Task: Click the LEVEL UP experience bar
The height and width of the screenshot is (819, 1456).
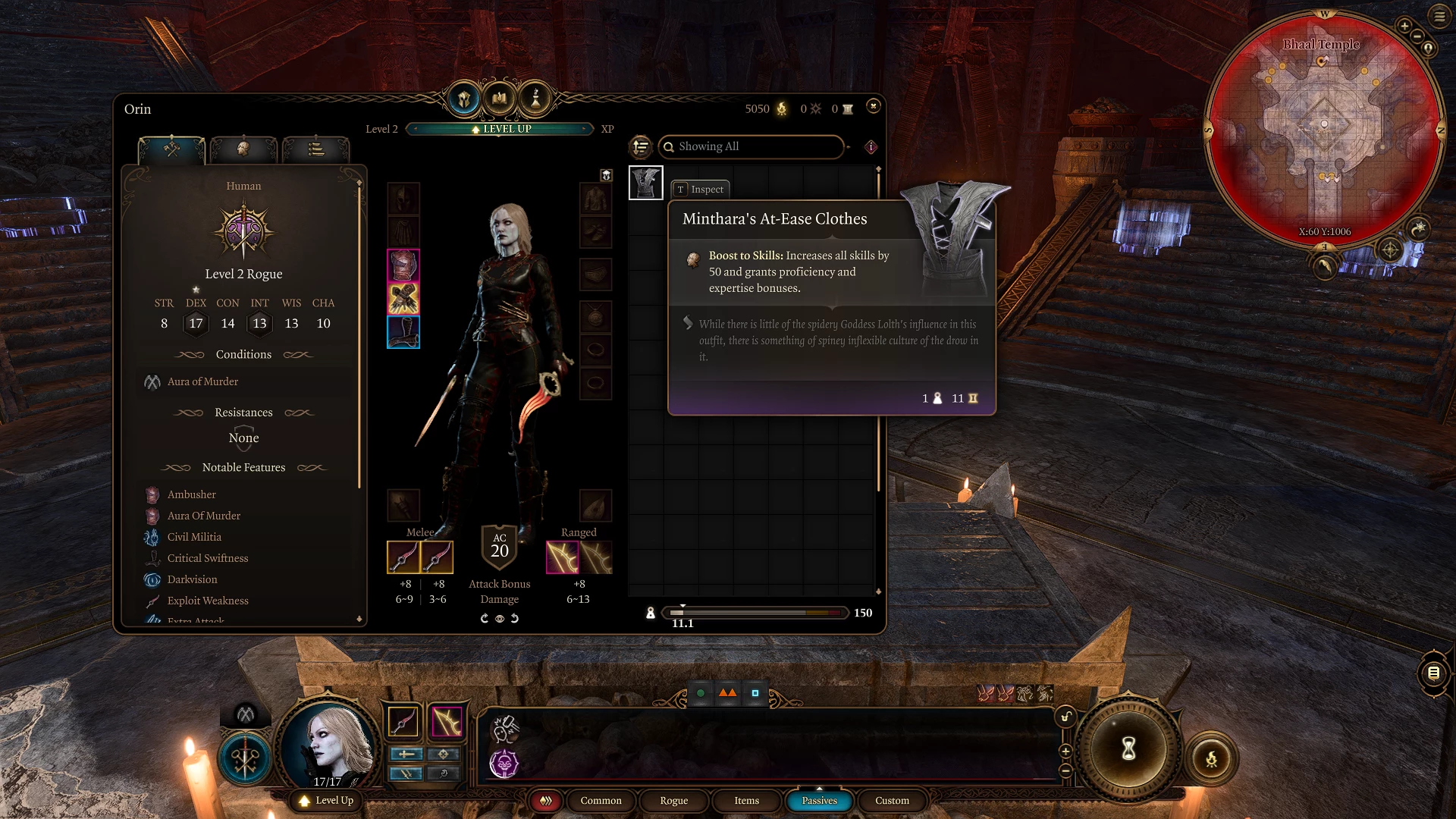Action: [500, 129]
